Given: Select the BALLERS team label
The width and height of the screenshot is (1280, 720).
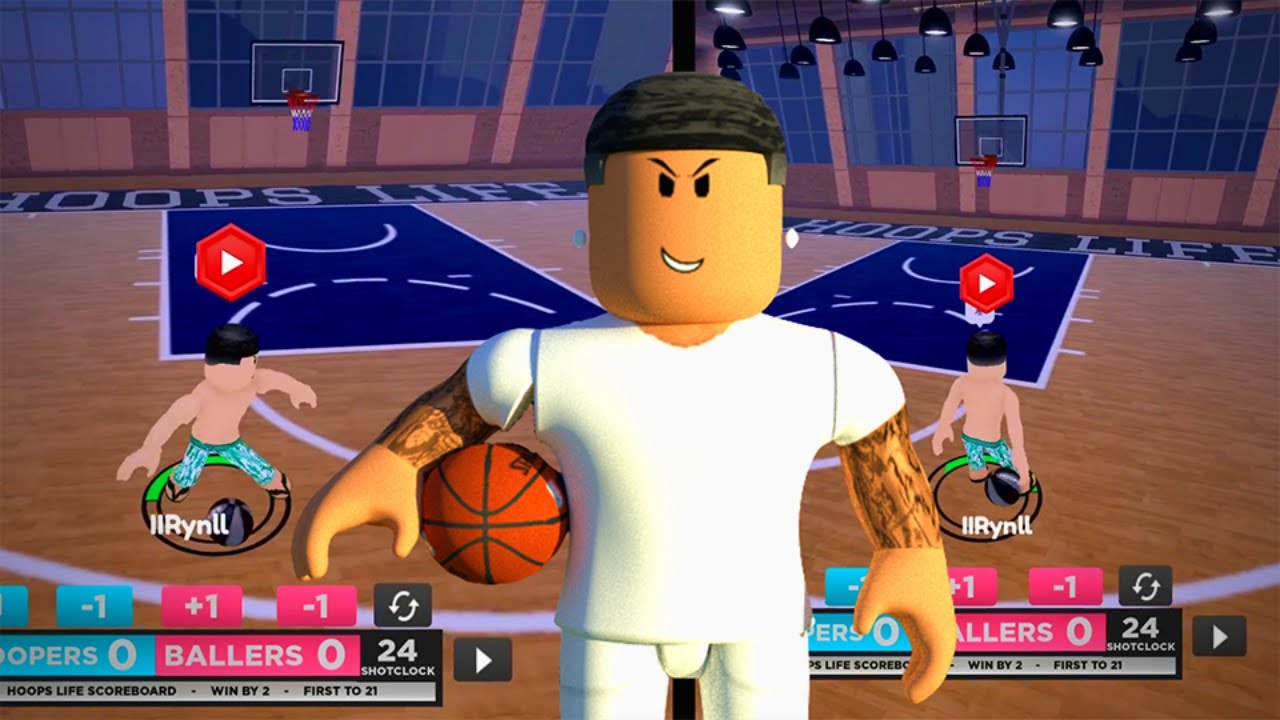Looking at the screenshot, I should (x=233, y=655).
